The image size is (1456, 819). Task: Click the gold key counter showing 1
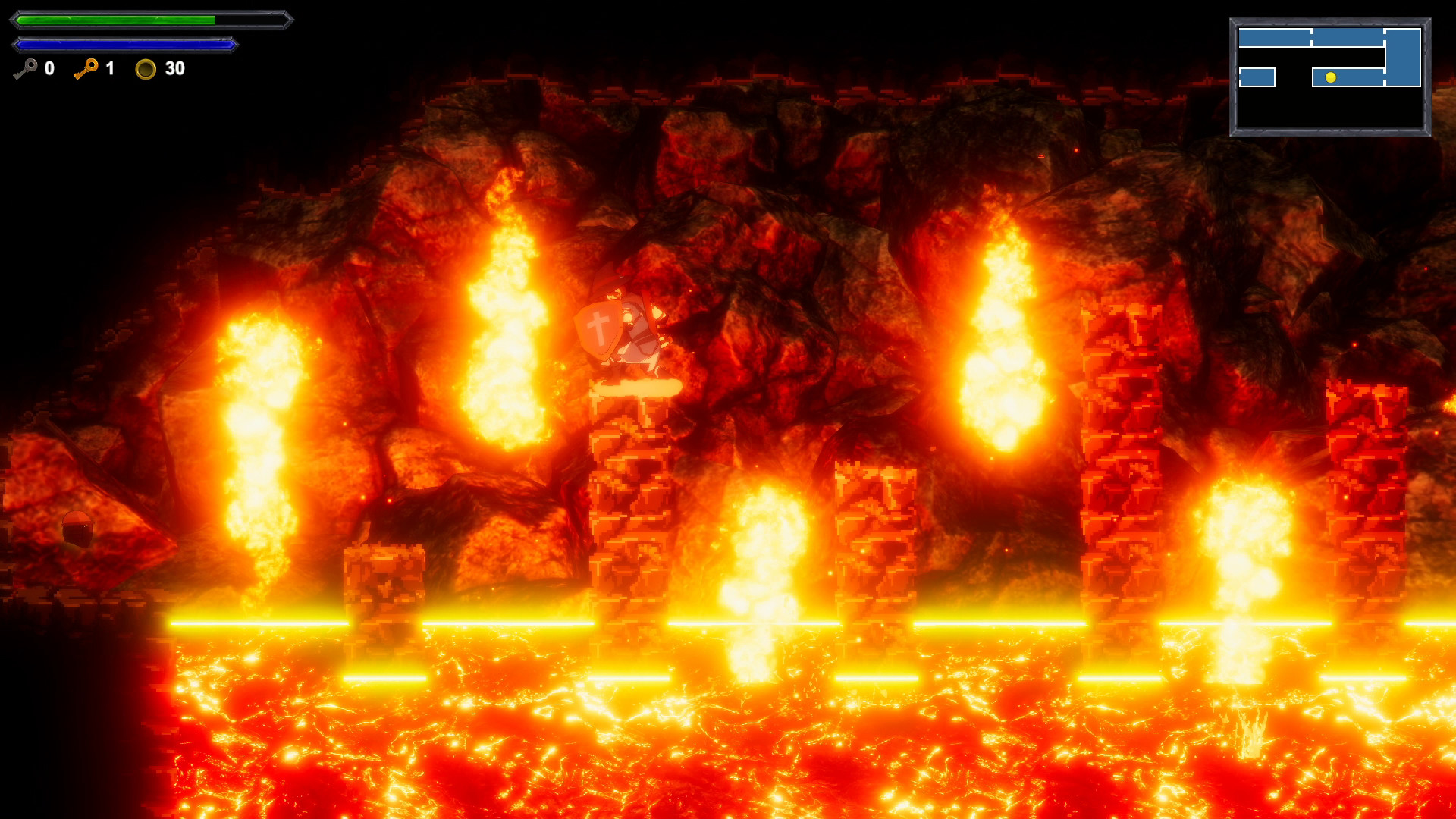110,68
